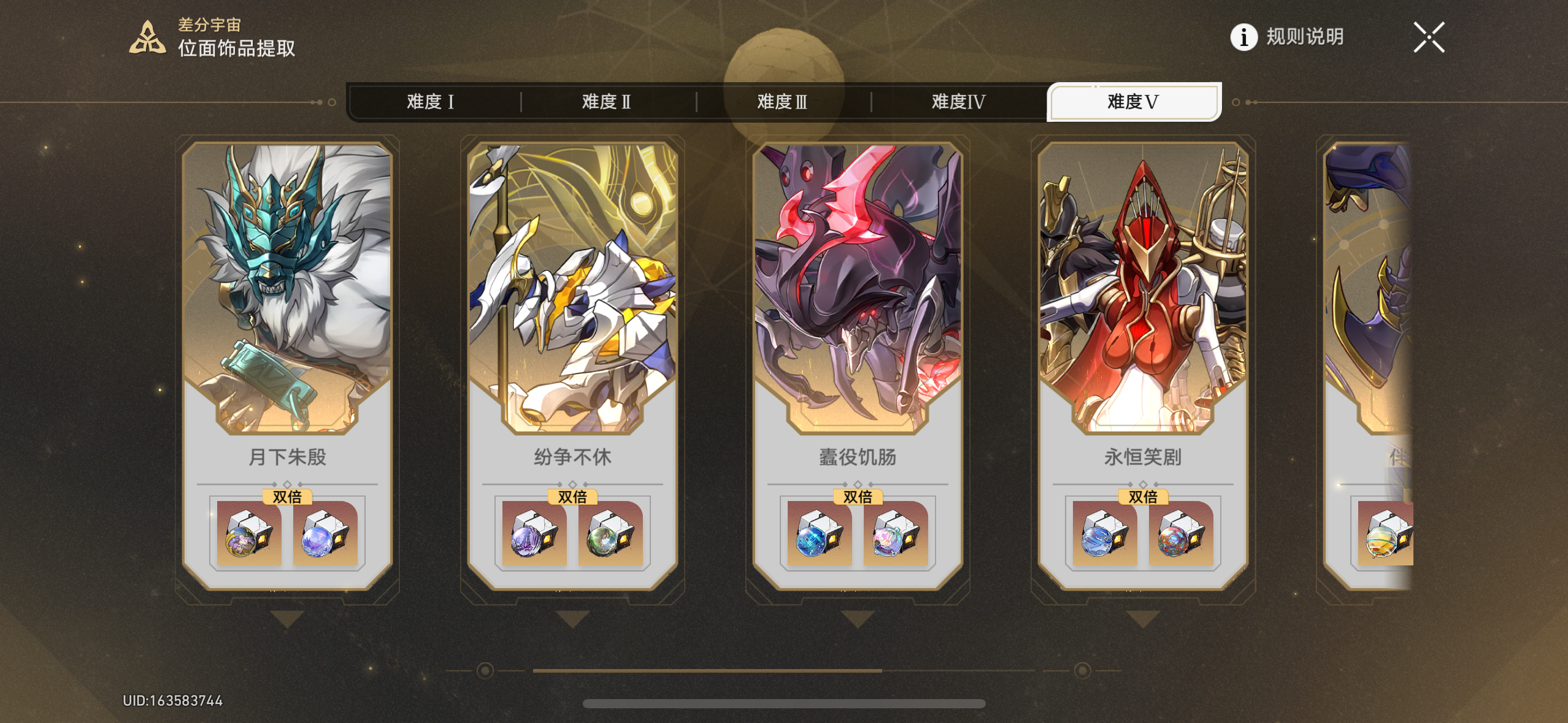Screen dimensions: 1568x723
Task: Switch to the 难度Ⅰ tab
Action: tap(429, 102)
